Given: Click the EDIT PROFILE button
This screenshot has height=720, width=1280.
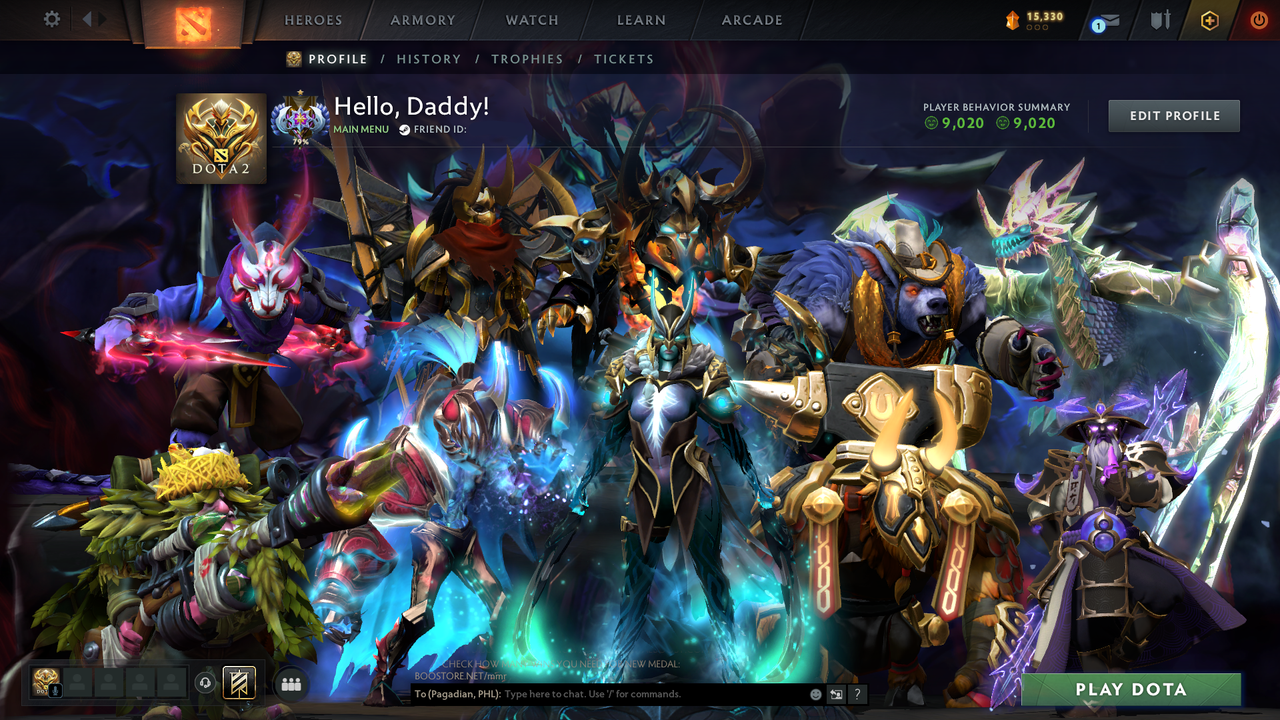Looking at the screenshot, I should click(1173, 115).
